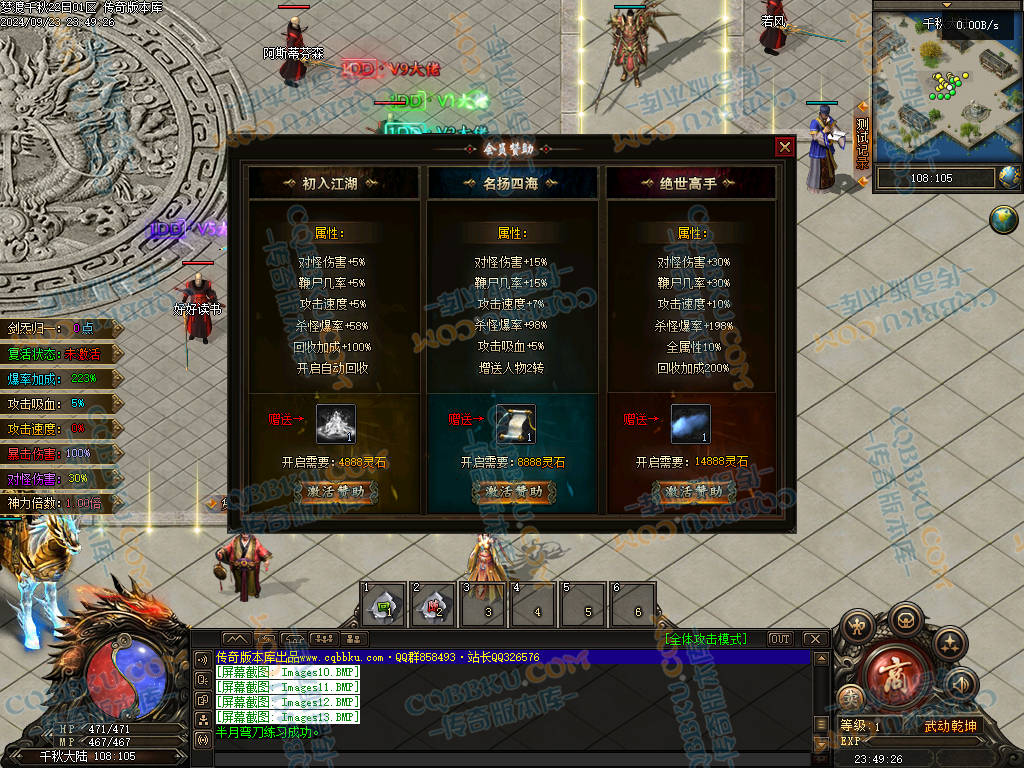Viewport: 1024px width, 768px height.
Task: Use the red item in hotbar slot 2
Action: [434, 606]
